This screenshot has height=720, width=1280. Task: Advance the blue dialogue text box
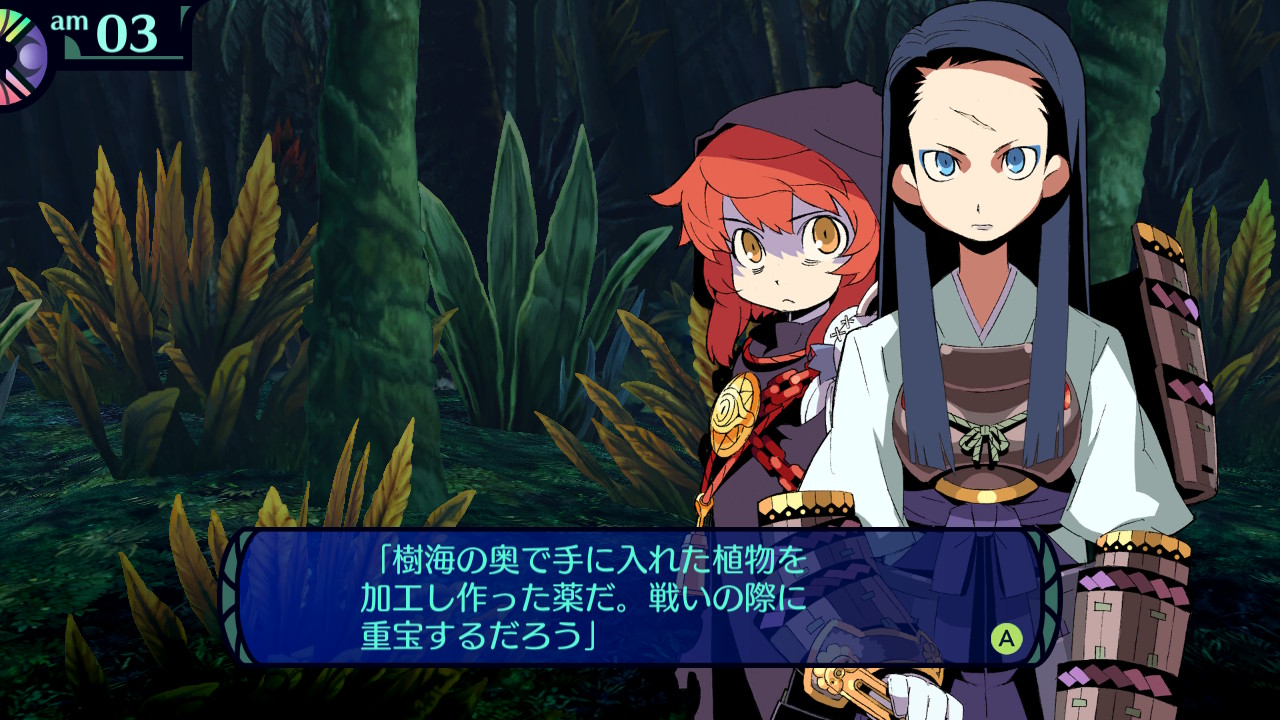[x=1006, y=637]
